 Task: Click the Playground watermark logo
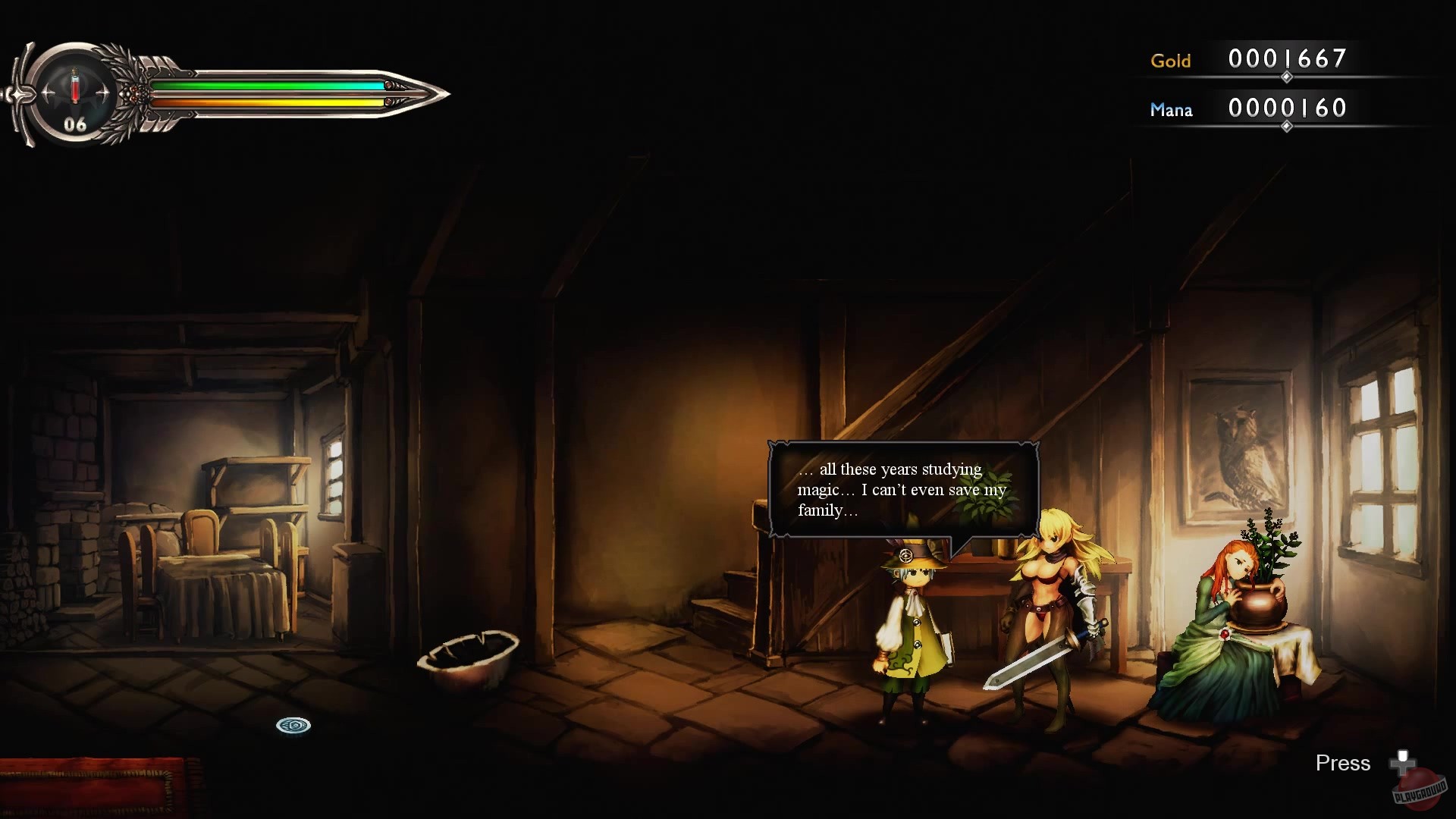coord(1420,789)
